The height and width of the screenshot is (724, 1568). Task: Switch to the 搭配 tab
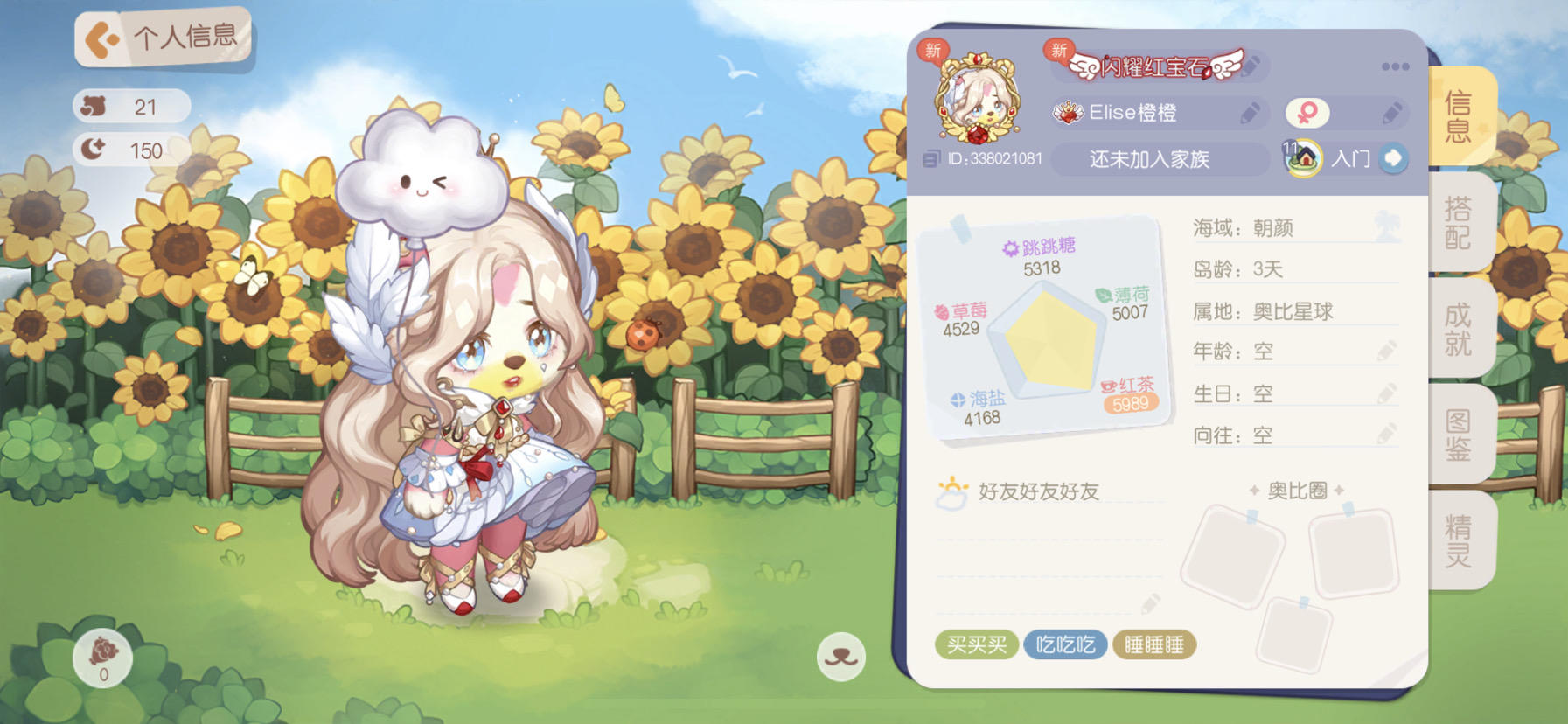pyautogui.click(x=1458, y=221)
